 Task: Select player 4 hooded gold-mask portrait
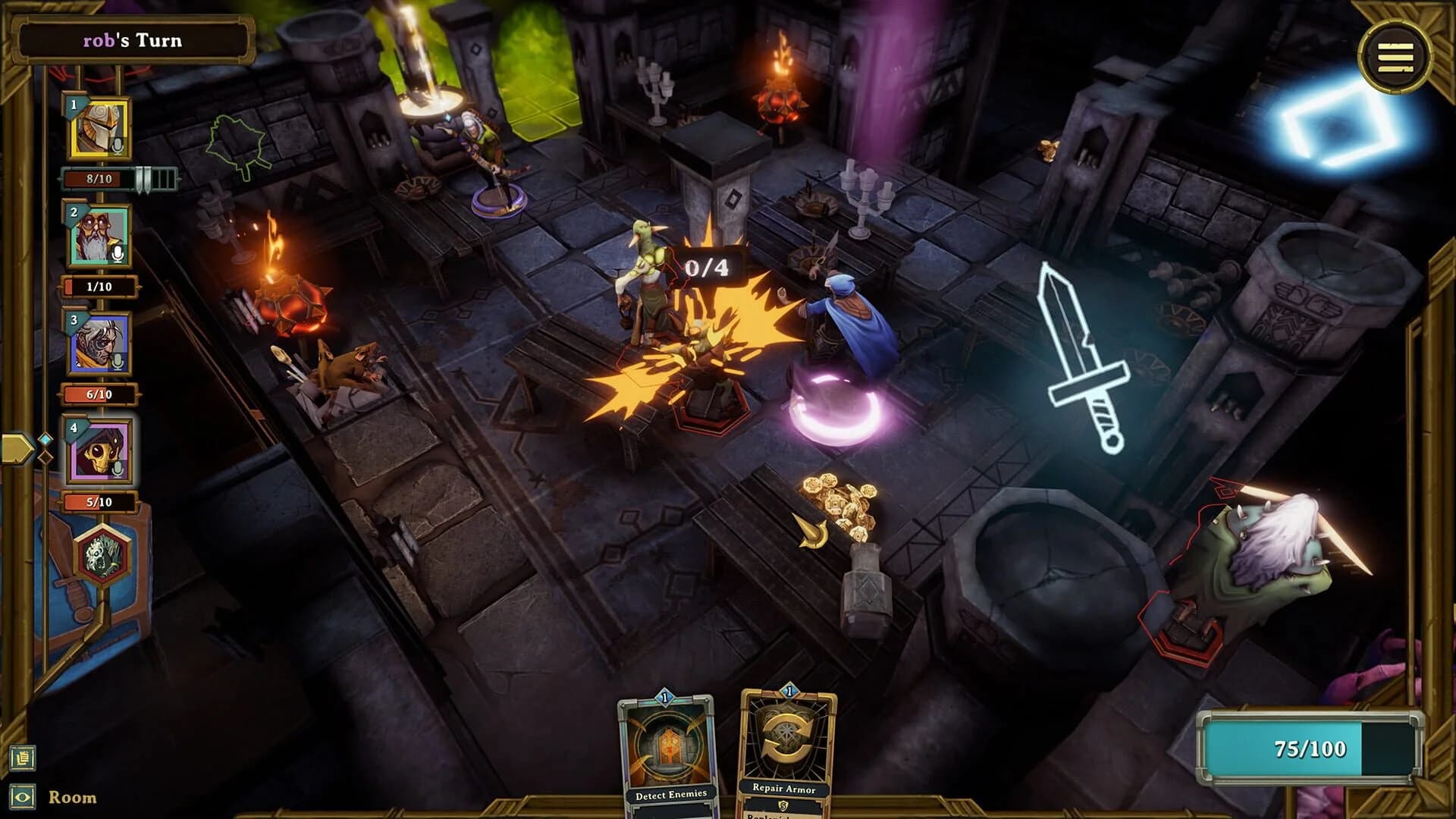pos(99,453)
